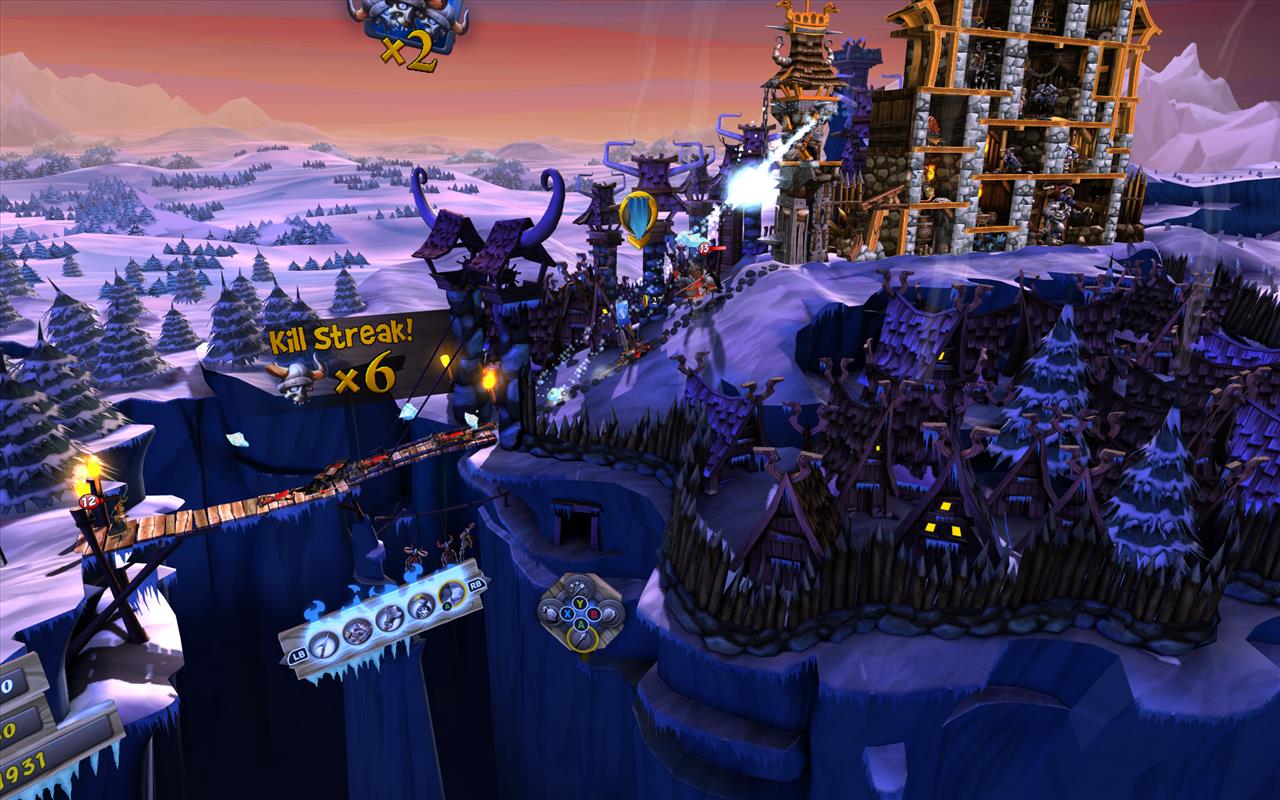The height and width of the screenshot is (800, 1280).
Task: Open the magic wand spells category
Action: pos(579,588)
